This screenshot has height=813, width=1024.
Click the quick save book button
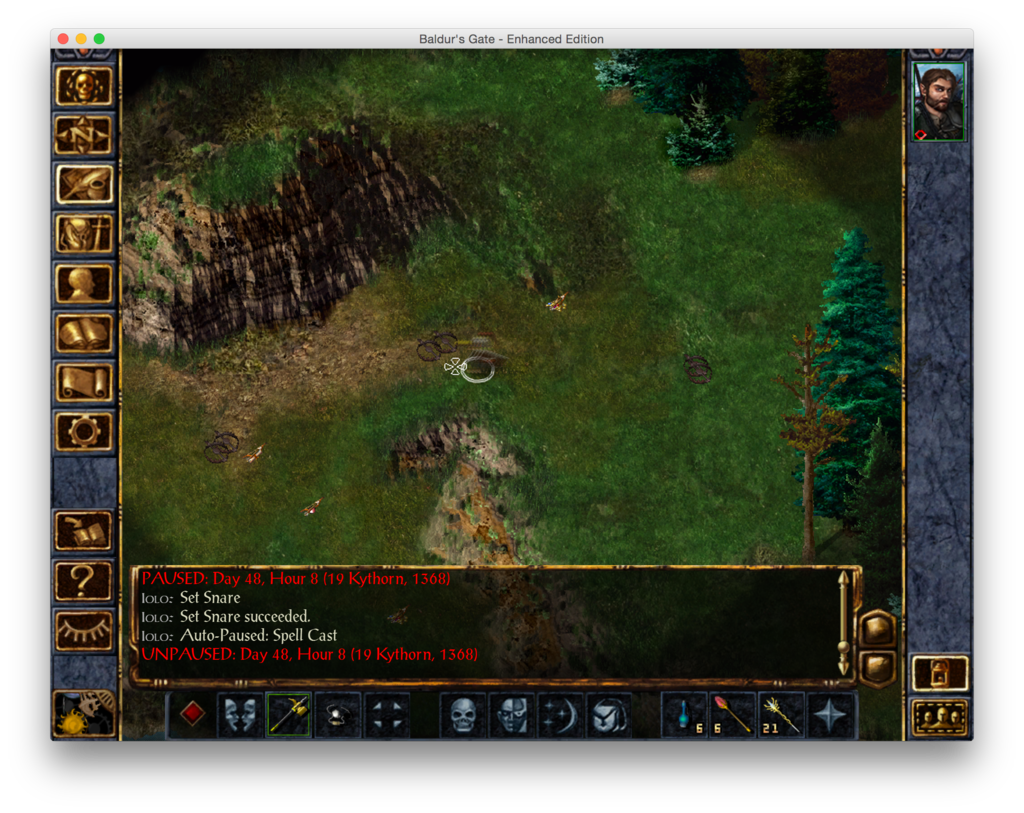pyautogui.click(x=84, y=531)
